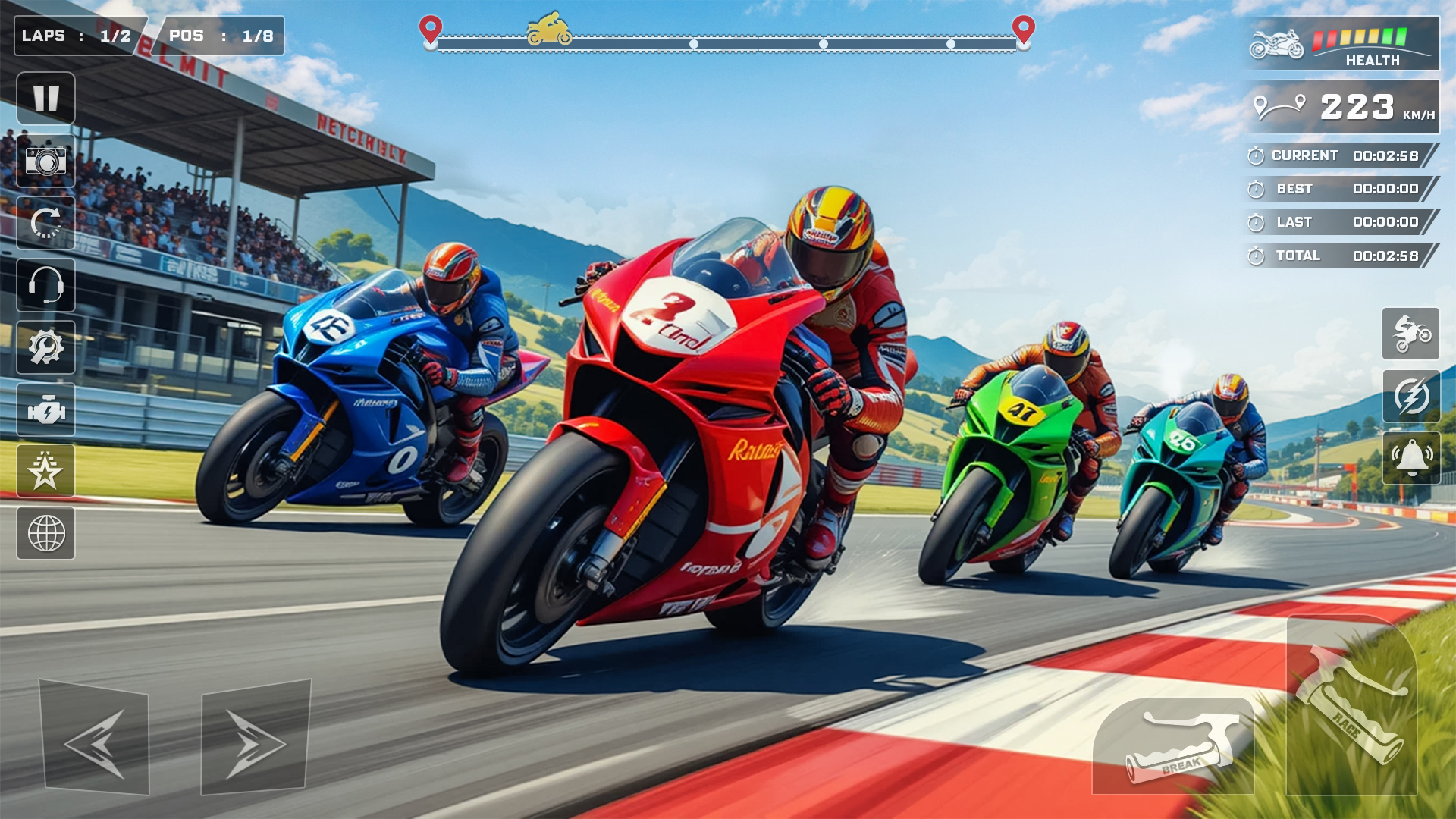
Task: Select the engine icon button
Action: [x=45, y=409]
